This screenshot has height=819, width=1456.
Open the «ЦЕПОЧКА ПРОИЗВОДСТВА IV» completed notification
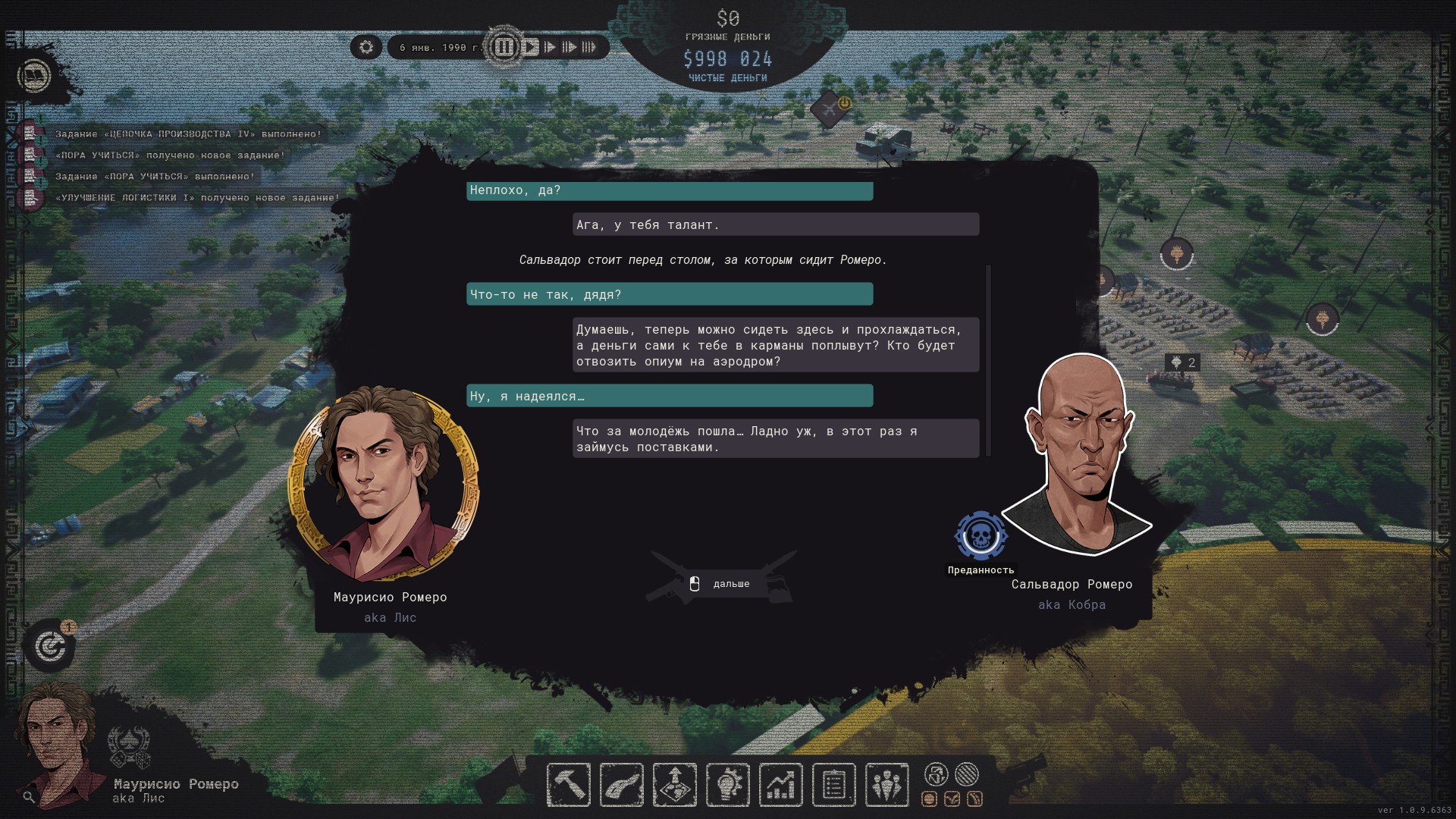188,134
